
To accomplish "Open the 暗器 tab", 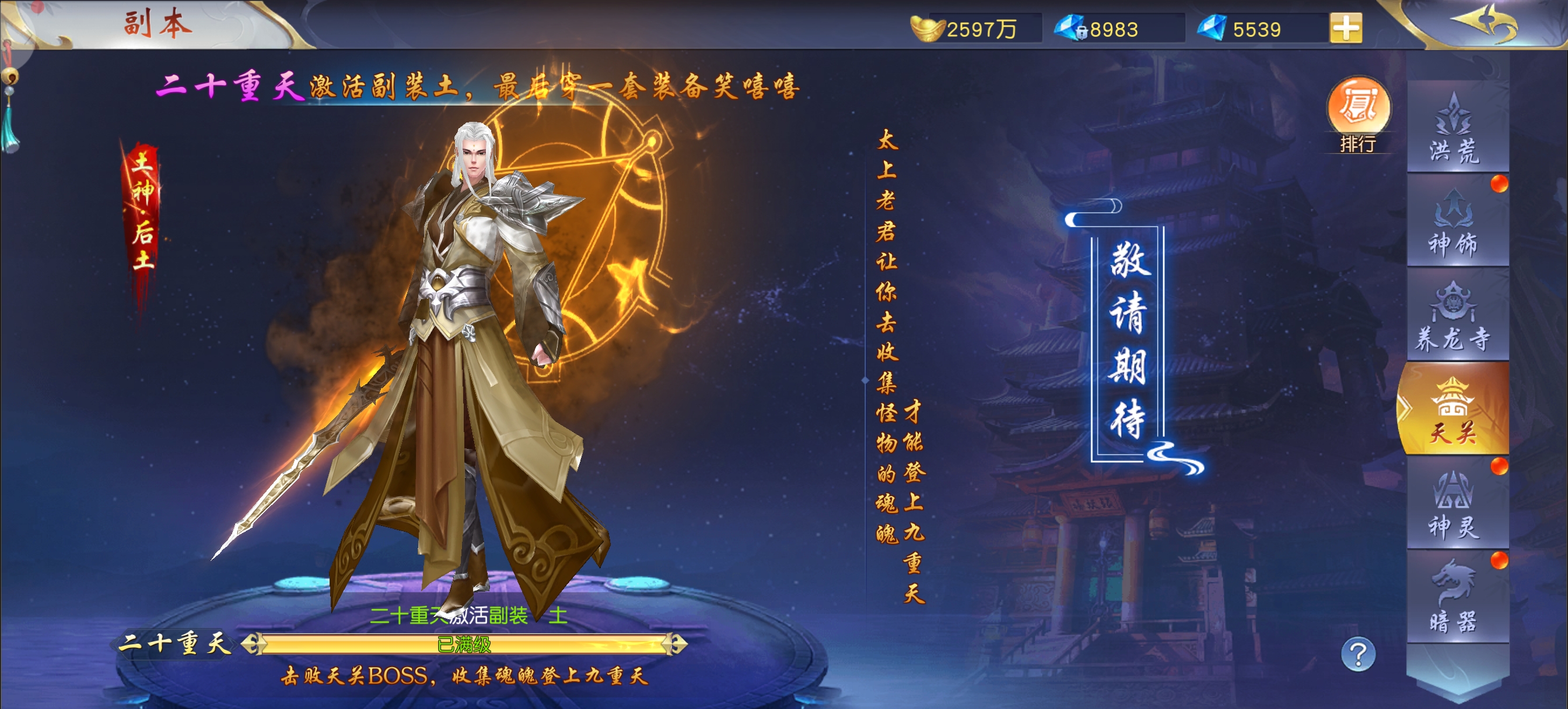I will click(1456, 598).
